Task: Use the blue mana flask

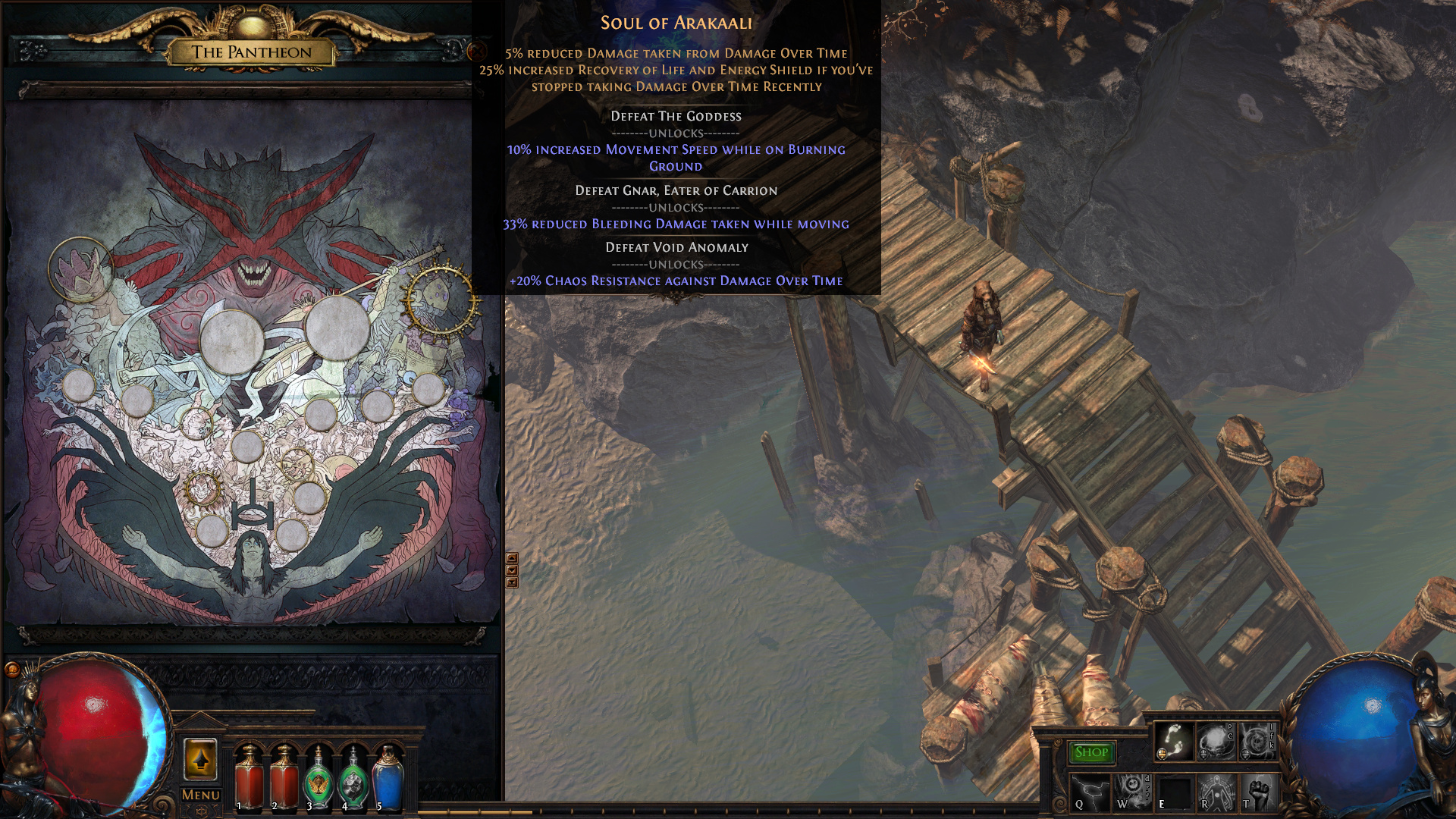Action: pos(388,777)
